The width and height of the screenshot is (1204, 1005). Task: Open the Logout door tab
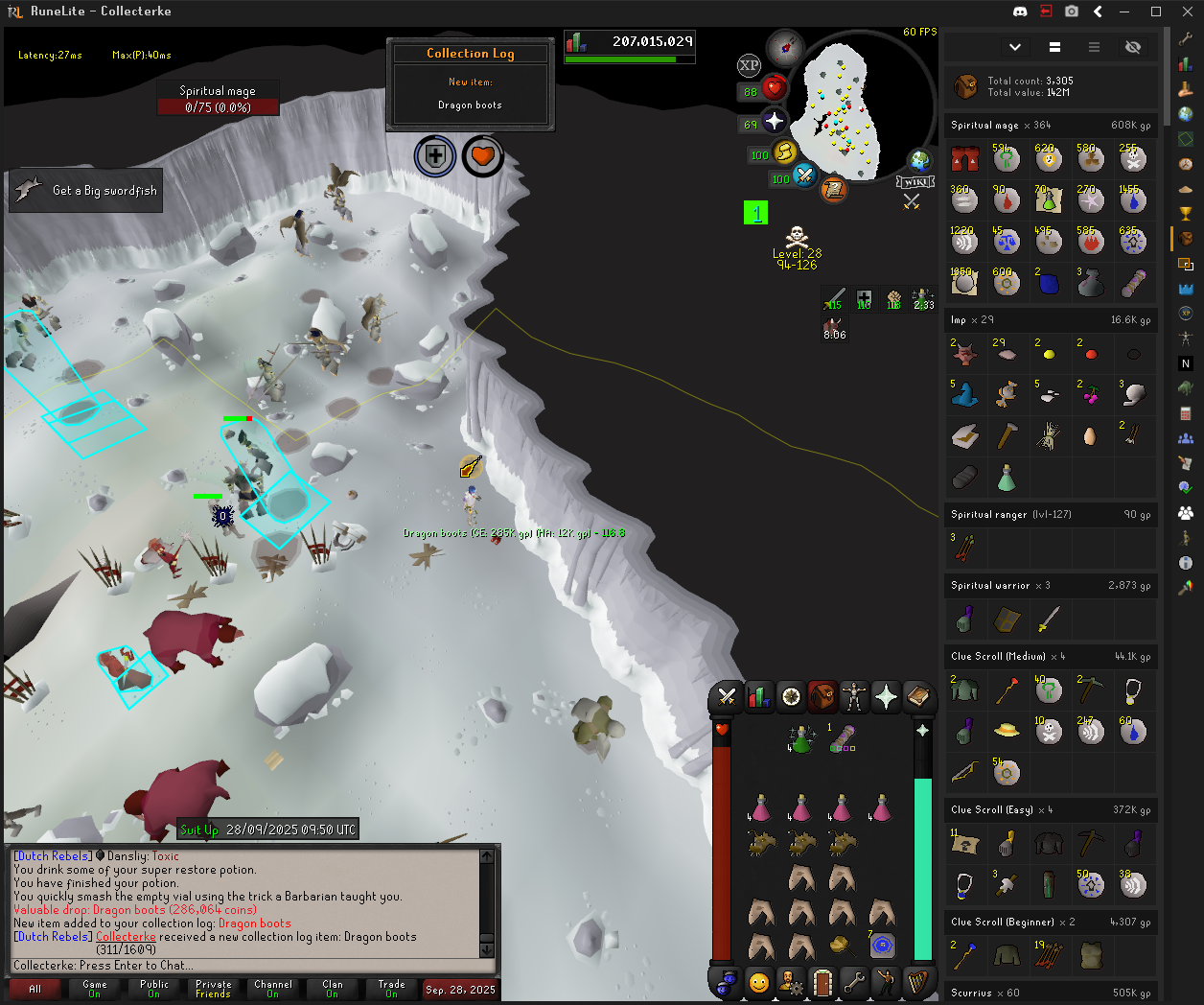(x=822, y=982)
